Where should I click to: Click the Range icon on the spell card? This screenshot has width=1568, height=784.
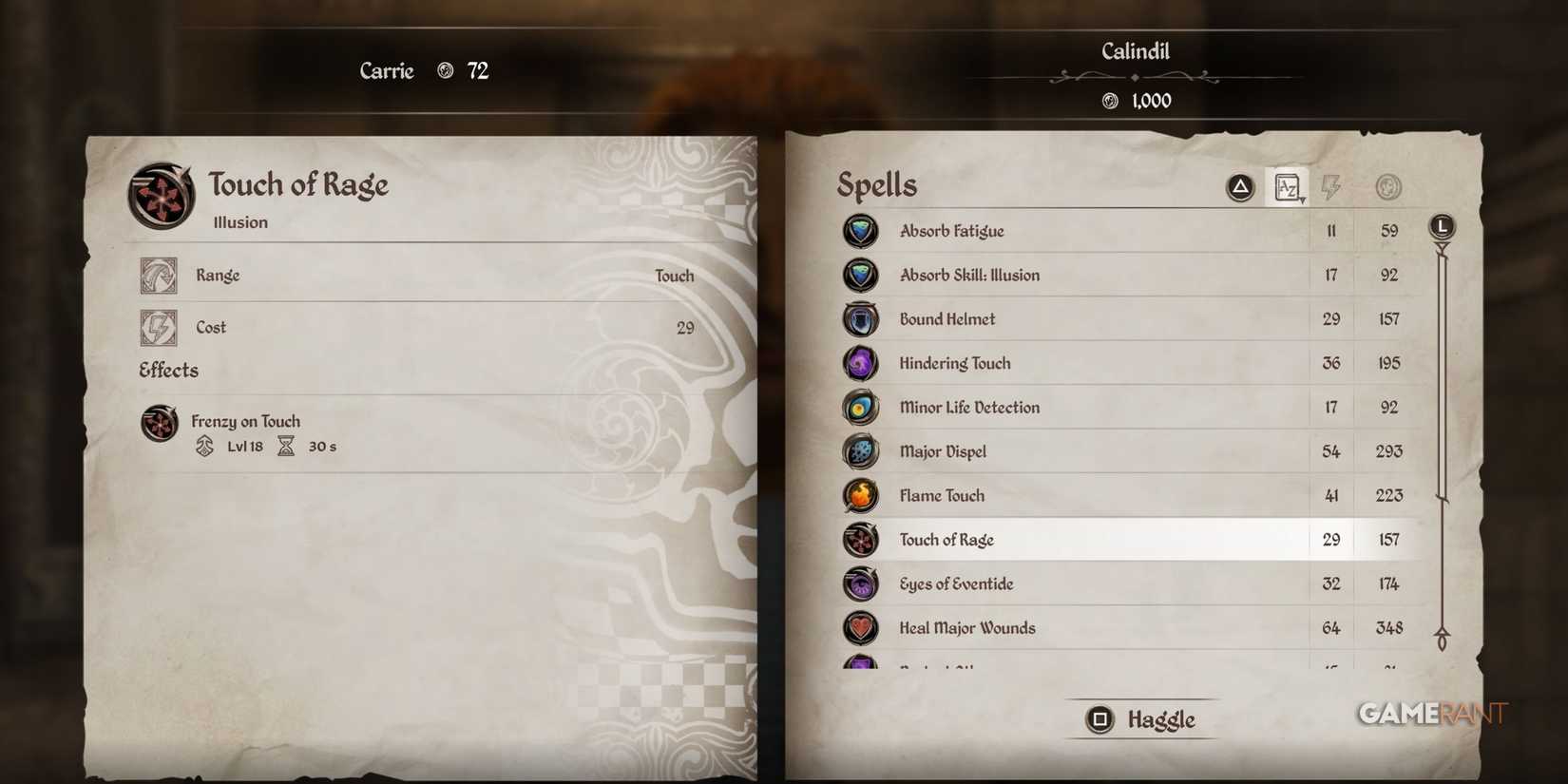(x=160, y=275)
